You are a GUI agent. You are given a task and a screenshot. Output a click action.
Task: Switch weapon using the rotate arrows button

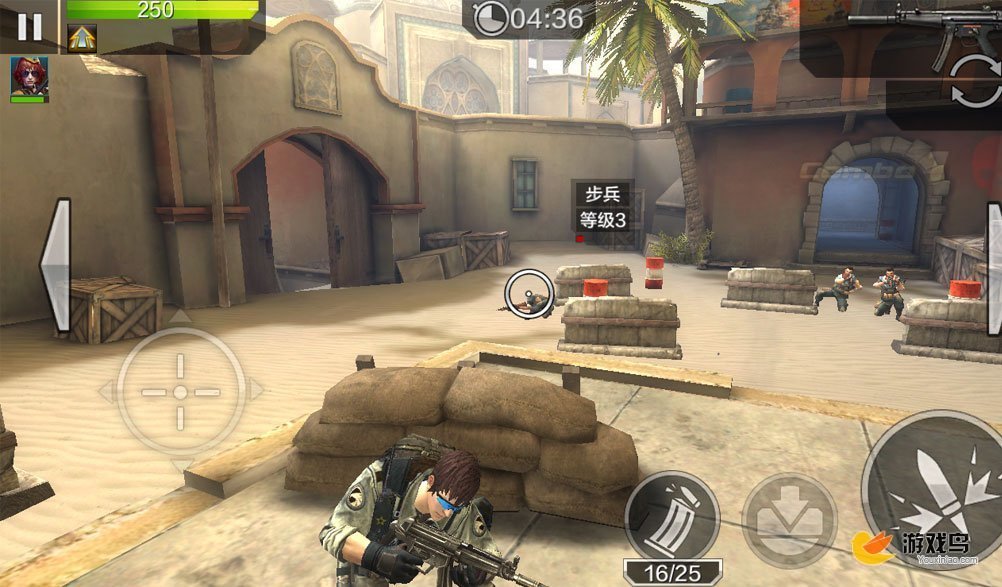(x=975, y=82)
